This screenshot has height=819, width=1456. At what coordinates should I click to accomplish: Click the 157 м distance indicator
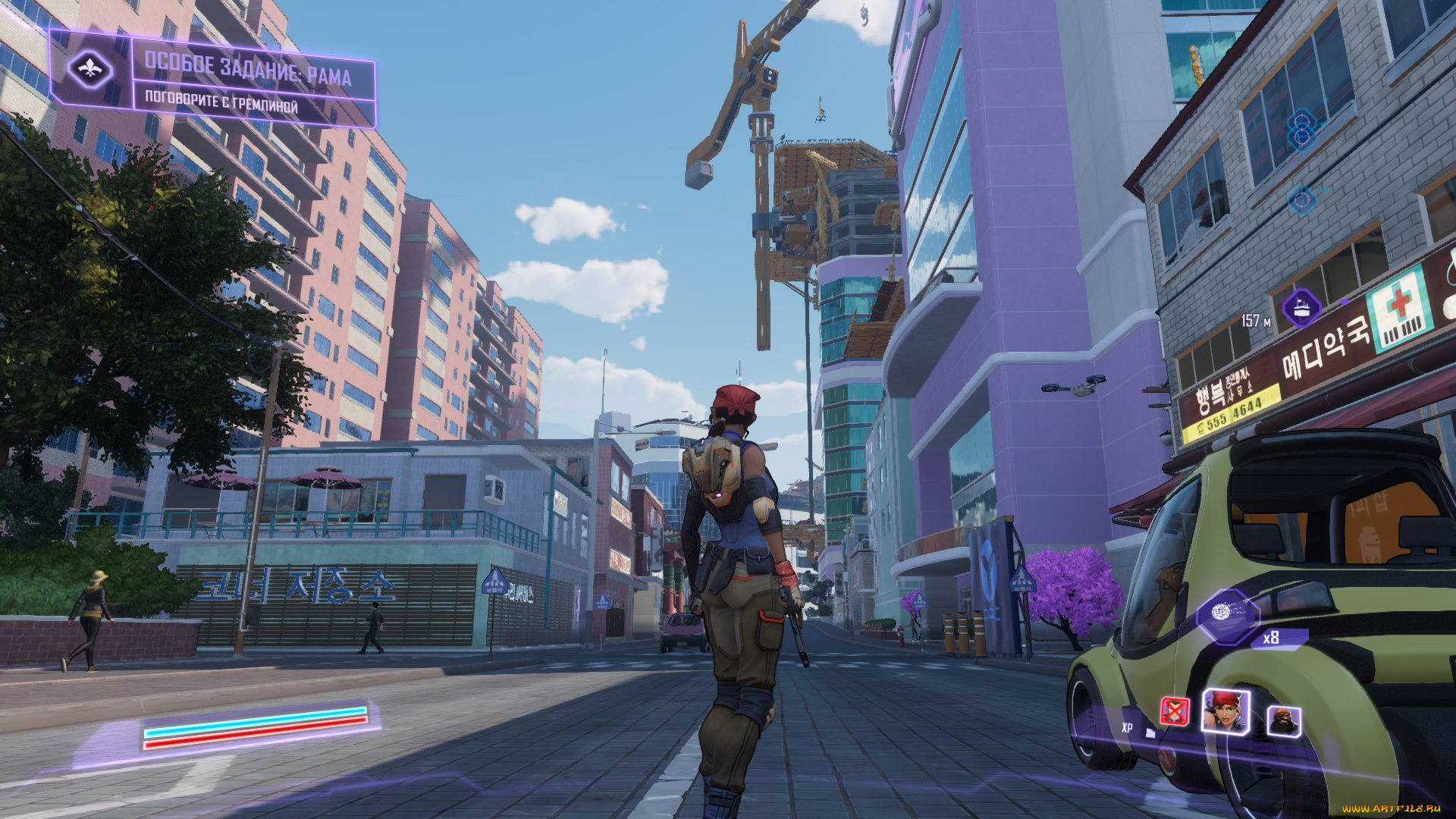click(1256, 320)
